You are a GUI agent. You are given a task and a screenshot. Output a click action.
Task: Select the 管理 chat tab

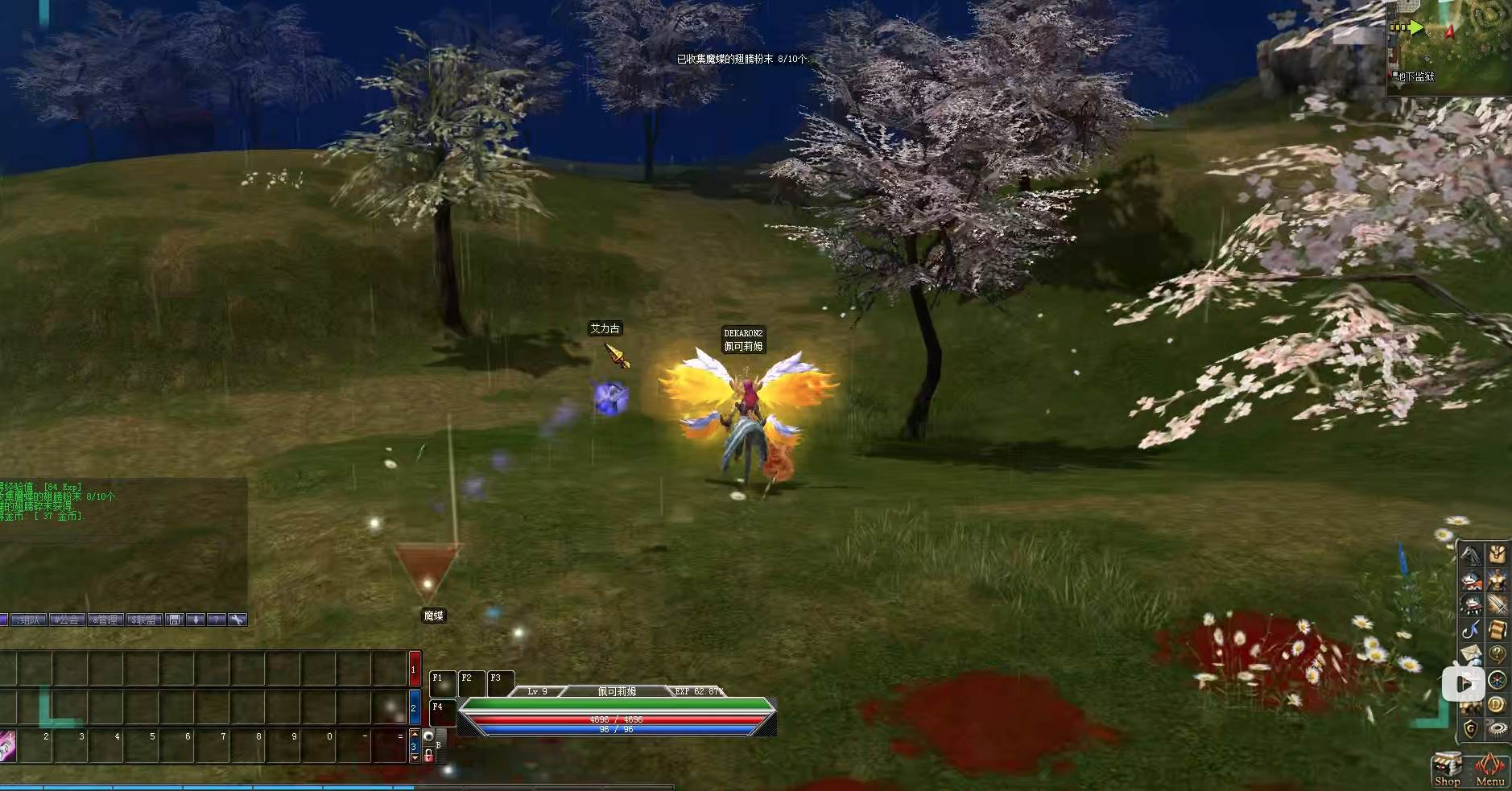[106, 620]
